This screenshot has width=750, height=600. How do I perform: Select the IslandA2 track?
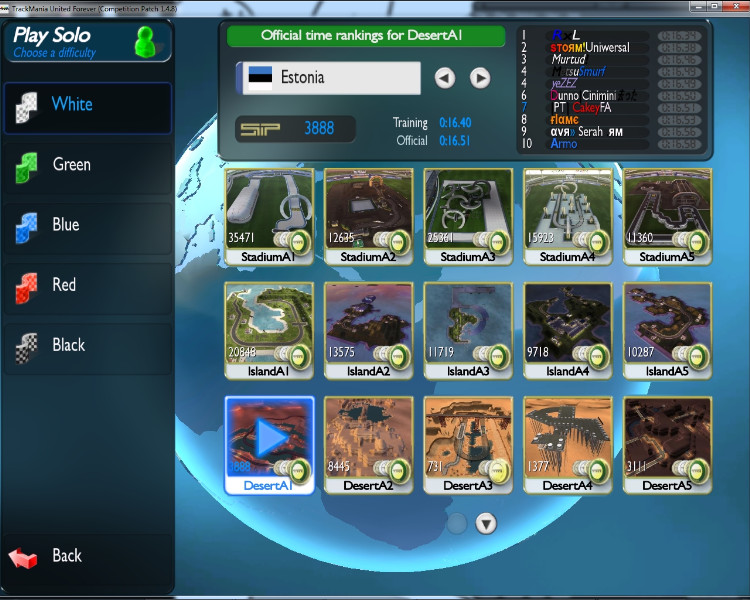point(369,329)
